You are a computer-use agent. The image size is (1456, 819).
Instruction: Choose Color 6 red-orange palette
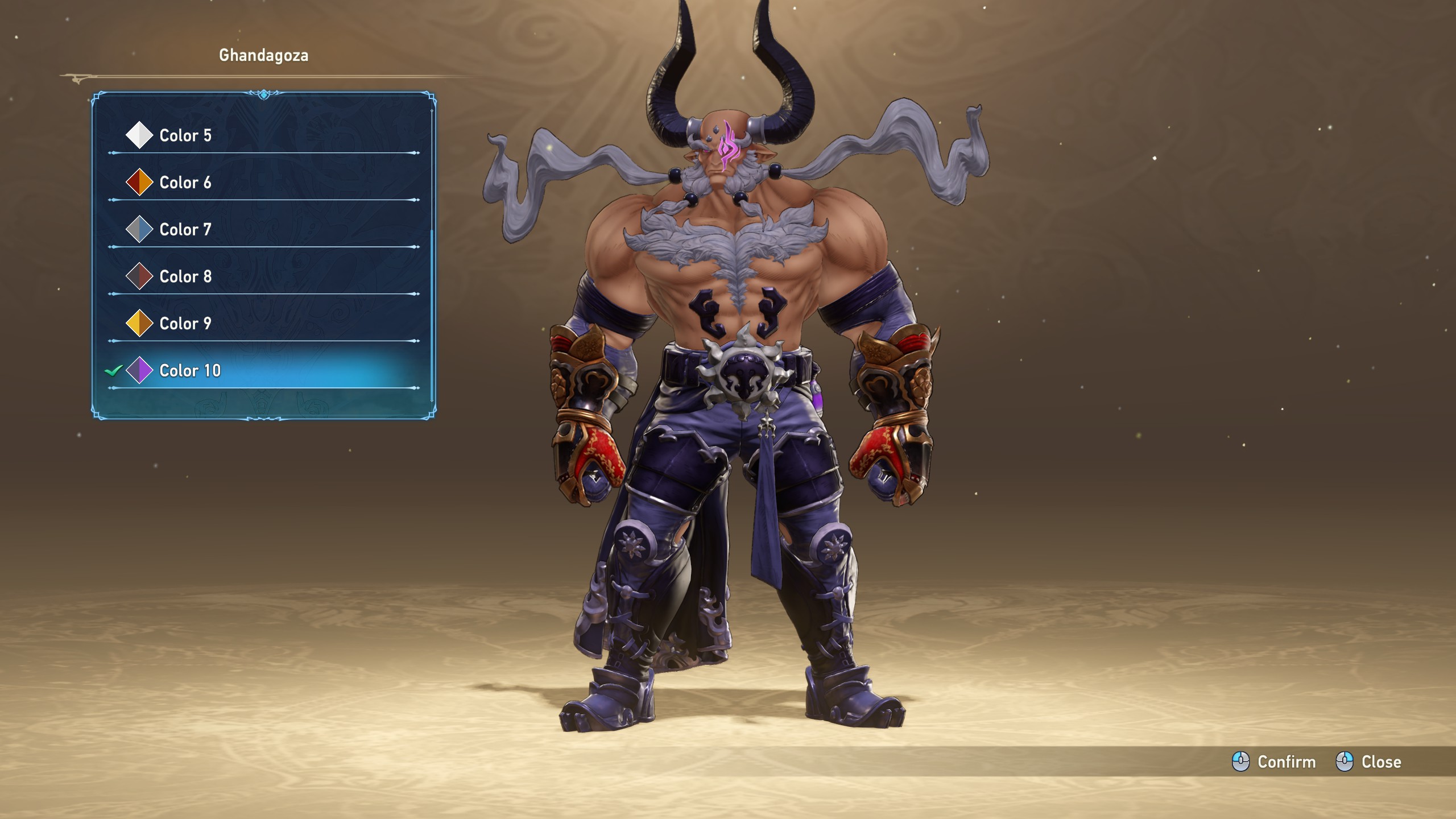(x=185, y=183)
